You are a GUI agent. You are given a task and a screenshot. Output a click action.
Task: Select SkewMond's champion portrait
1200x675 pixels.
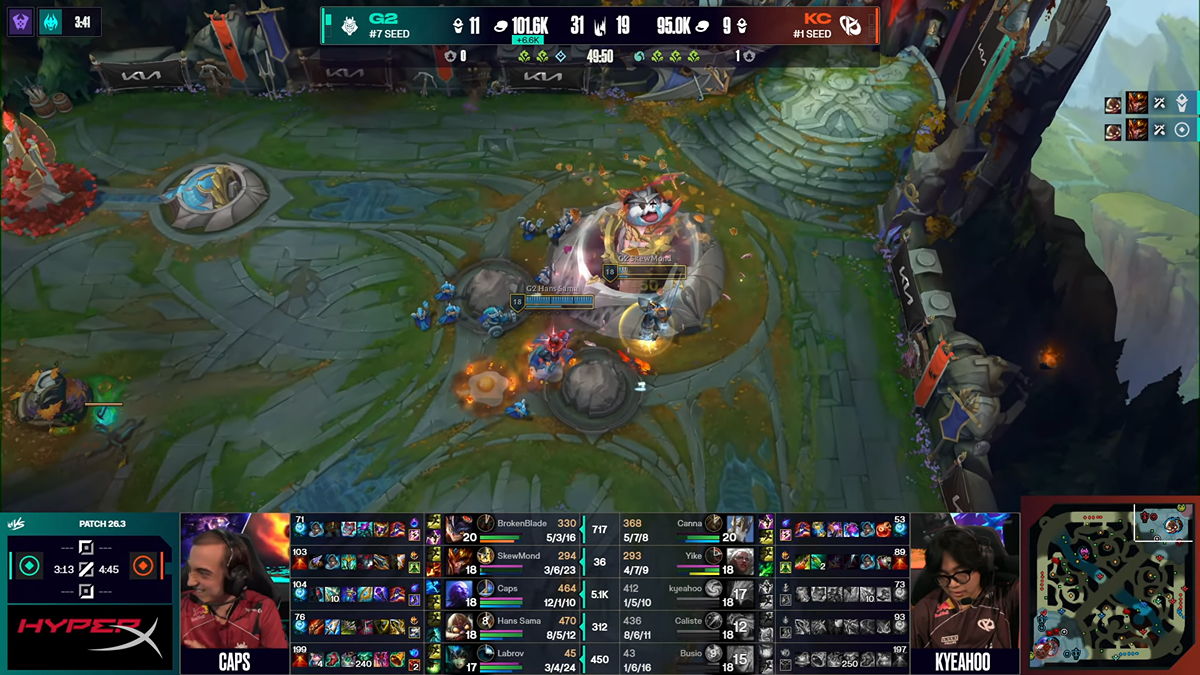point(460,561)
